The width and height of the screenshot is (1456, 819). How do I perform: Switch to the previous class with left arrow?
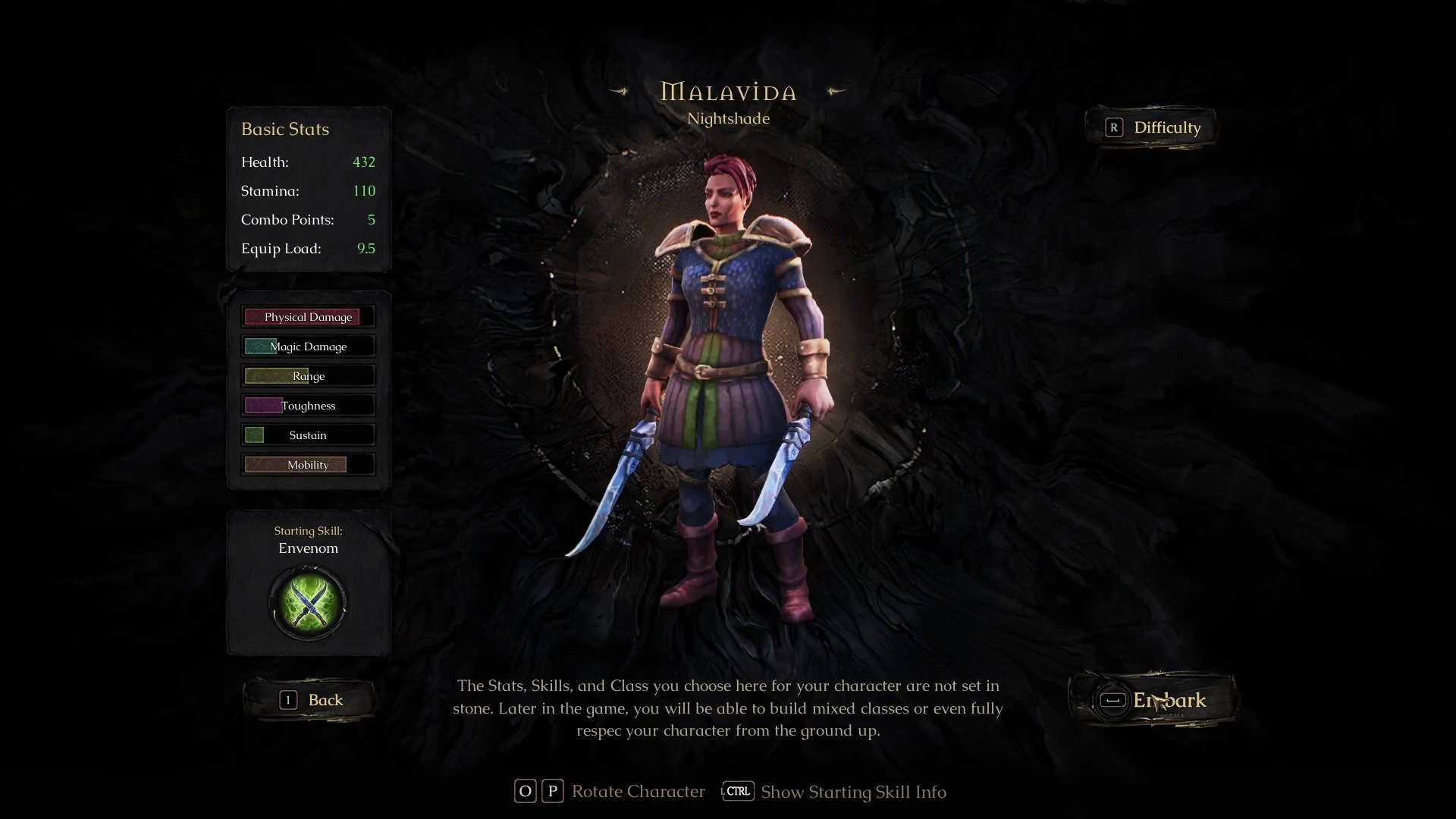tap(620, 92)
